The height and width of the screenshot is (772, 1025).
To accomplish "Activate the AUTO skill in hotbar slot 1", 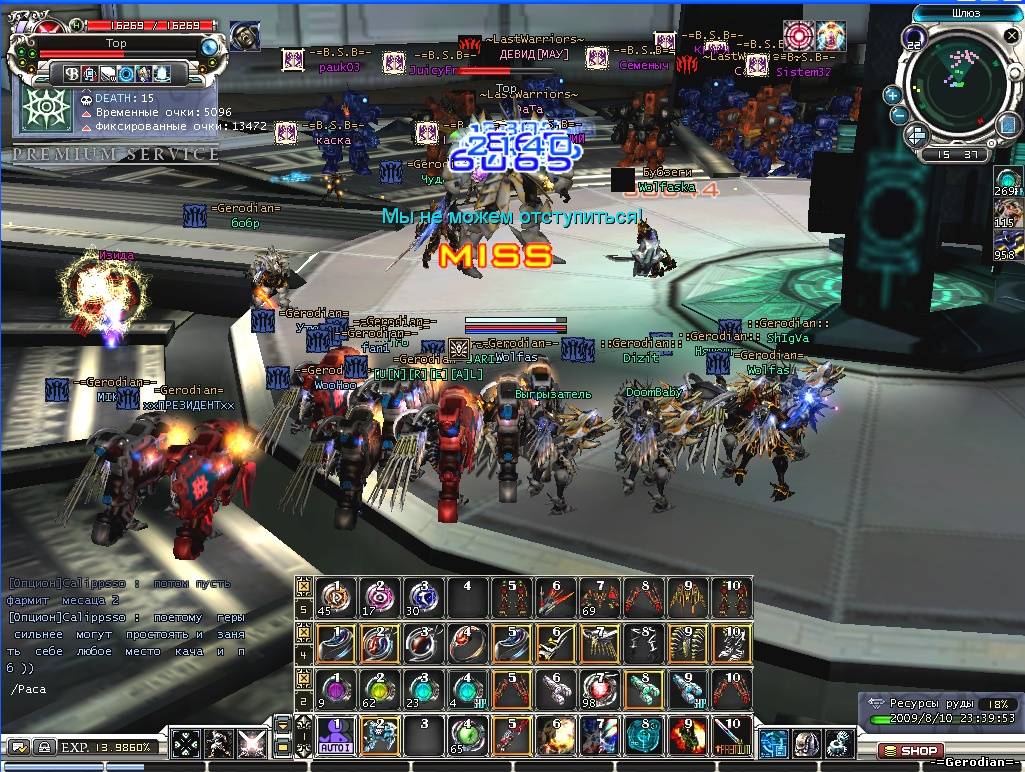I will click(x=336, y=736).
